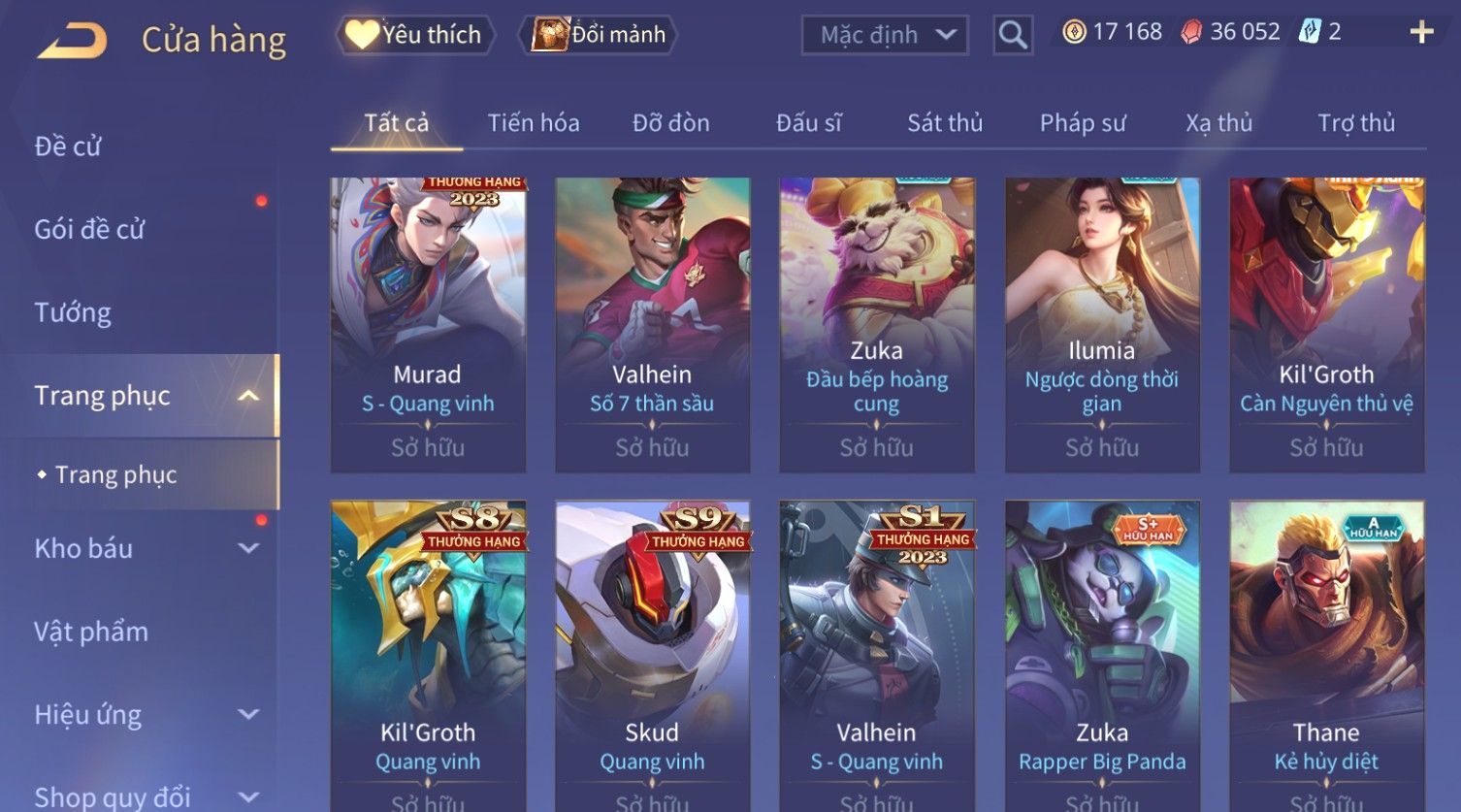This screenshot has height=812, width=1461.
Task: Open the Đề cử menu entry
Action: [68, 146]
